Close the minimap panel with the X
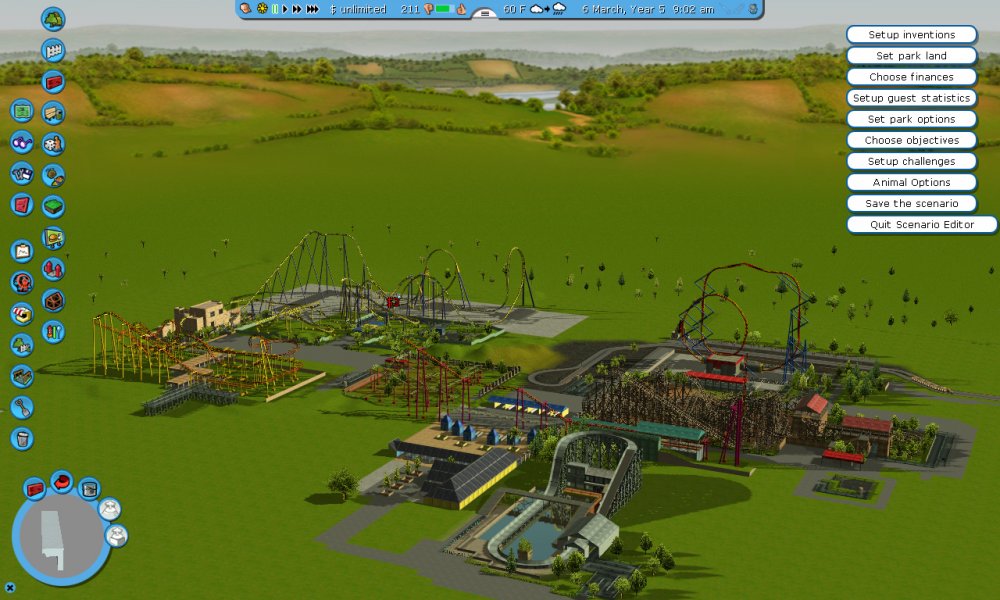 click(x=10, y=587)
